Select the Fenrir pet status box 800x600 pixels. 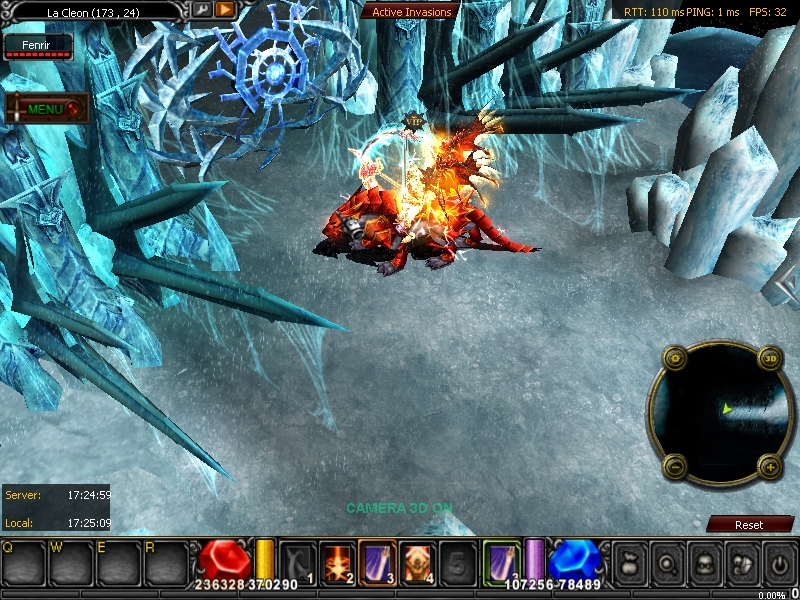pyautogui.click(x=38, y=46)
